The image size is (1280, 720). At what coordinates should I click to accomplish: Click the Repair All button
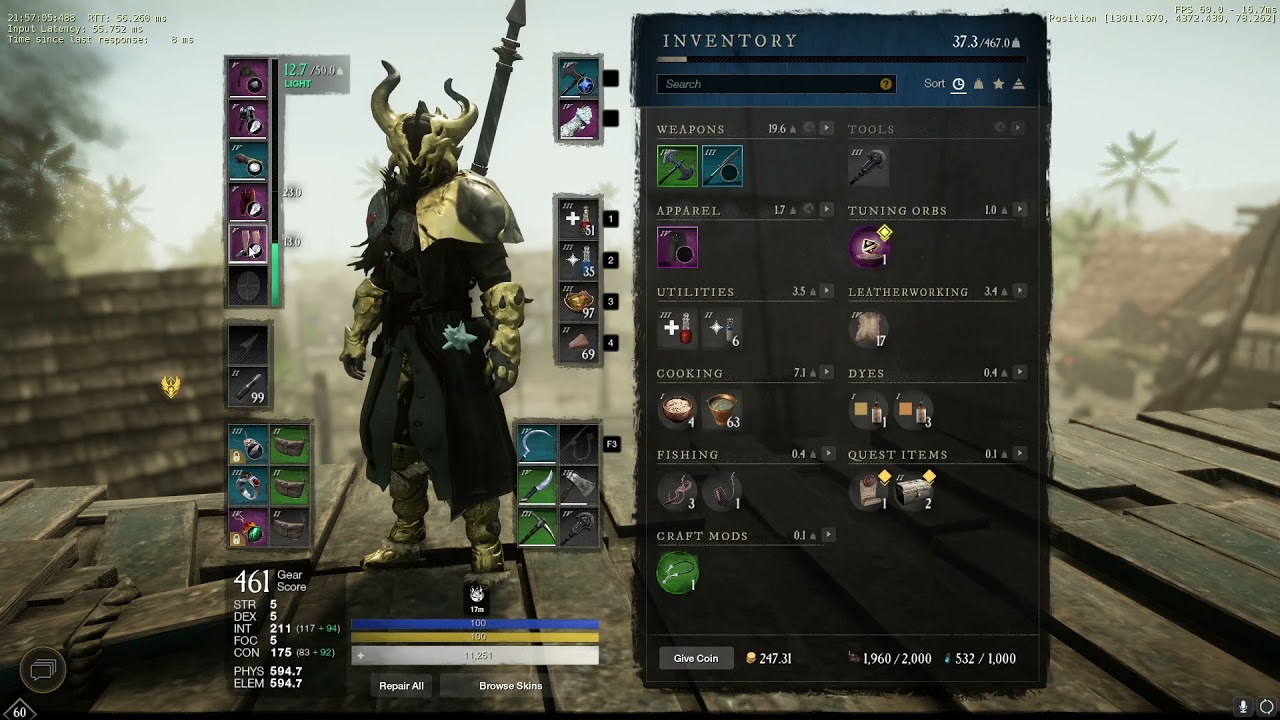401,686
